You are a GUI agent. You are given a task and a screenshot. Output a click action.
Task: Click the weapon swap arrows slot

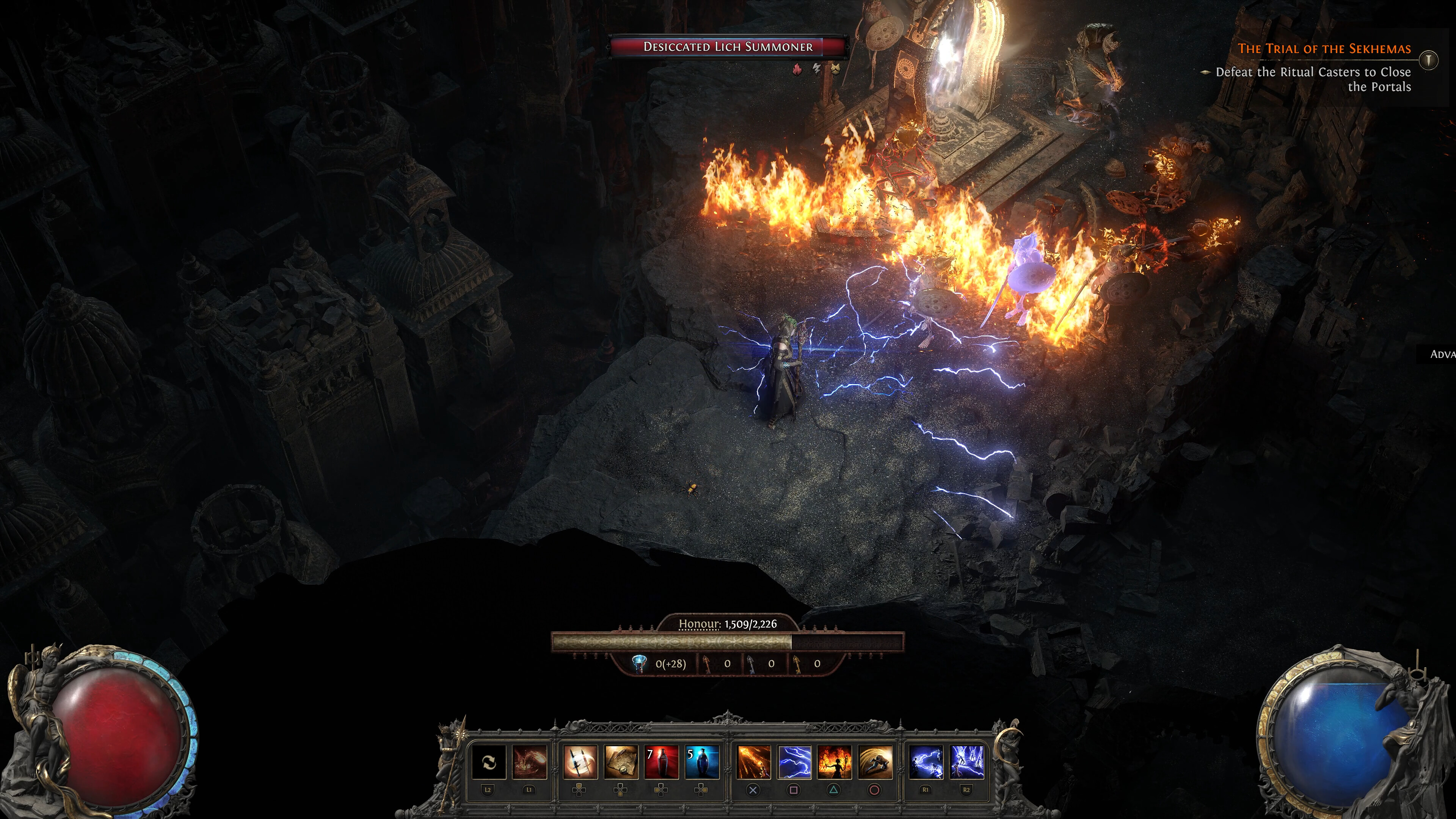[488, 762]
